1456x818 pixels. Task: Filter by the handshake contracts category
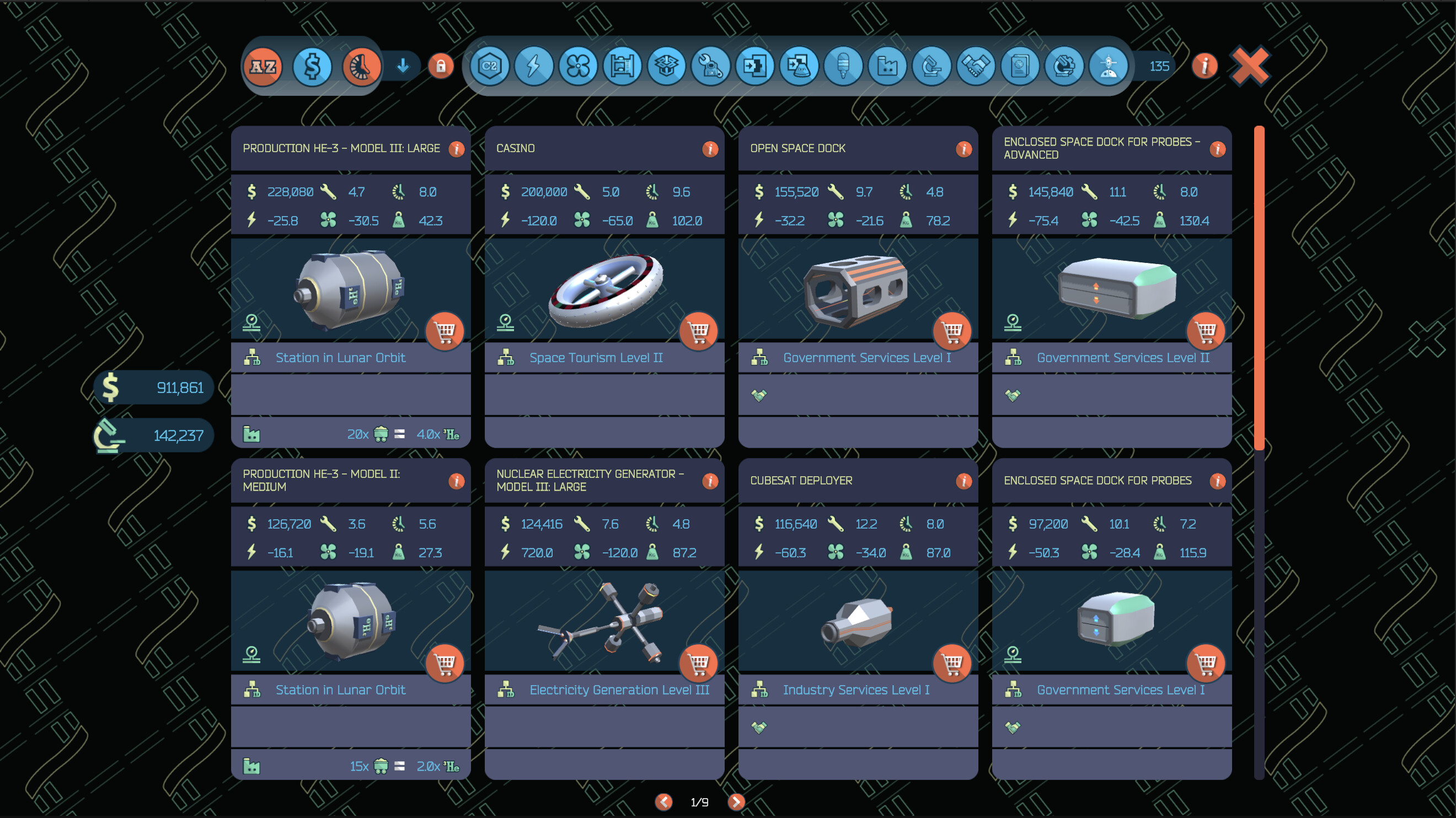[976, 67]
